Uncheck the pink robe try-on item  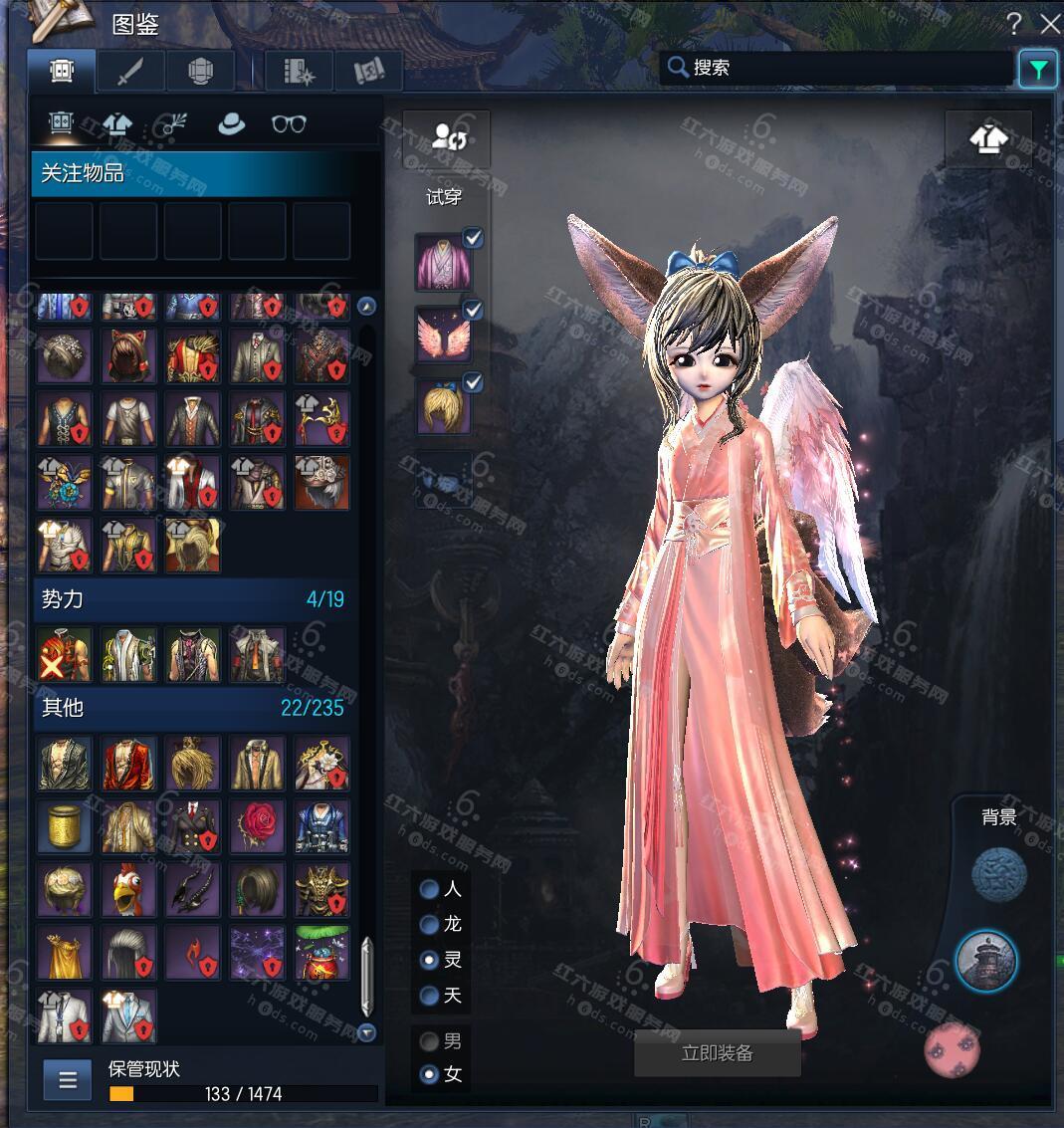click(x=474, y=237)
